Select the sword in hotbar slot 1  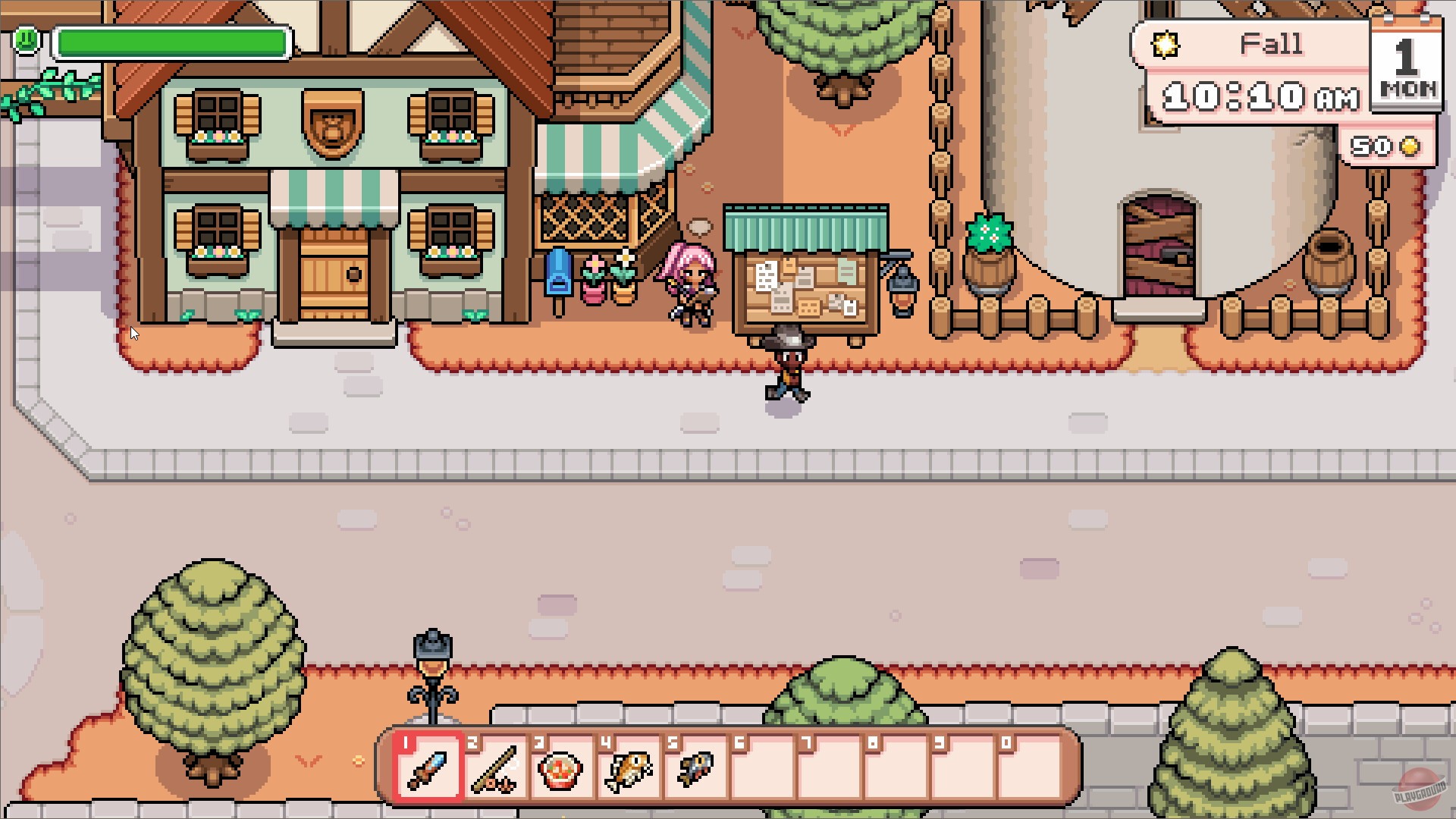pos(427,768)
